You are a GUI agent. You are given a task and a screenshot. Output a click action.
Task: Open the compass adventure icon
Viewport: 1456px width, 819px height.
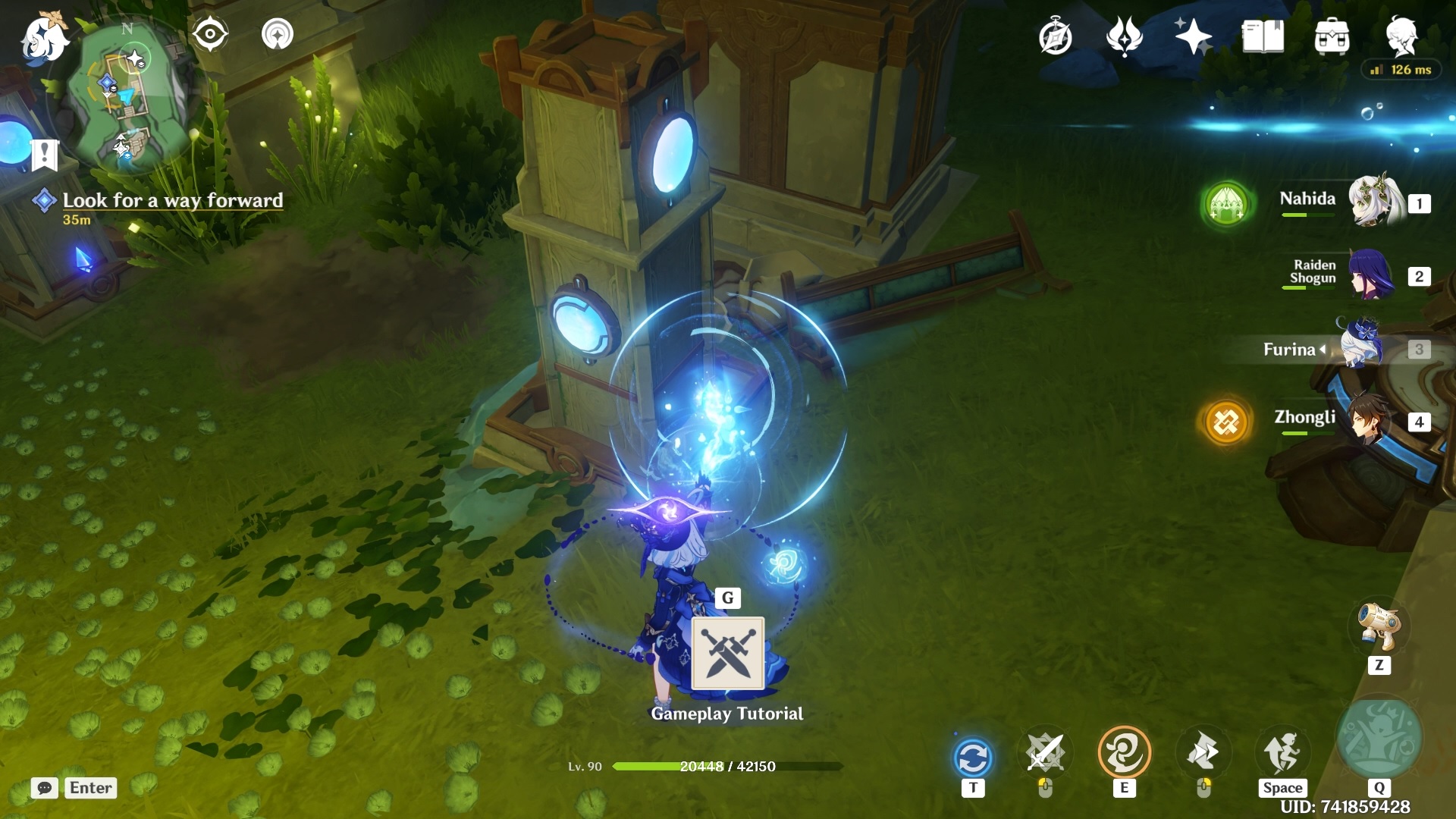point(1055,36)
